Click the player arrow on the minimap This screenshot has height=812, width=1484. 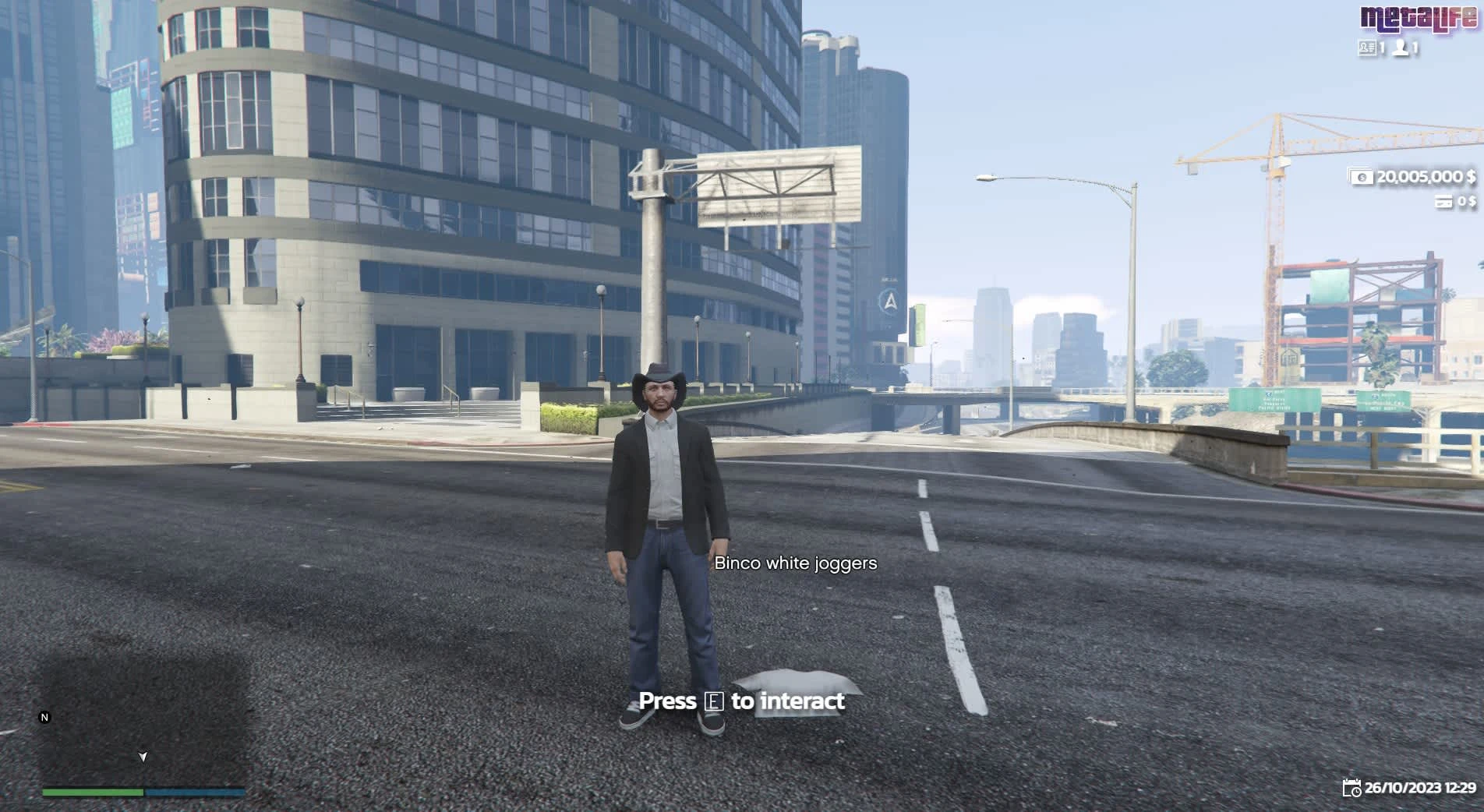tap(143, 757)
